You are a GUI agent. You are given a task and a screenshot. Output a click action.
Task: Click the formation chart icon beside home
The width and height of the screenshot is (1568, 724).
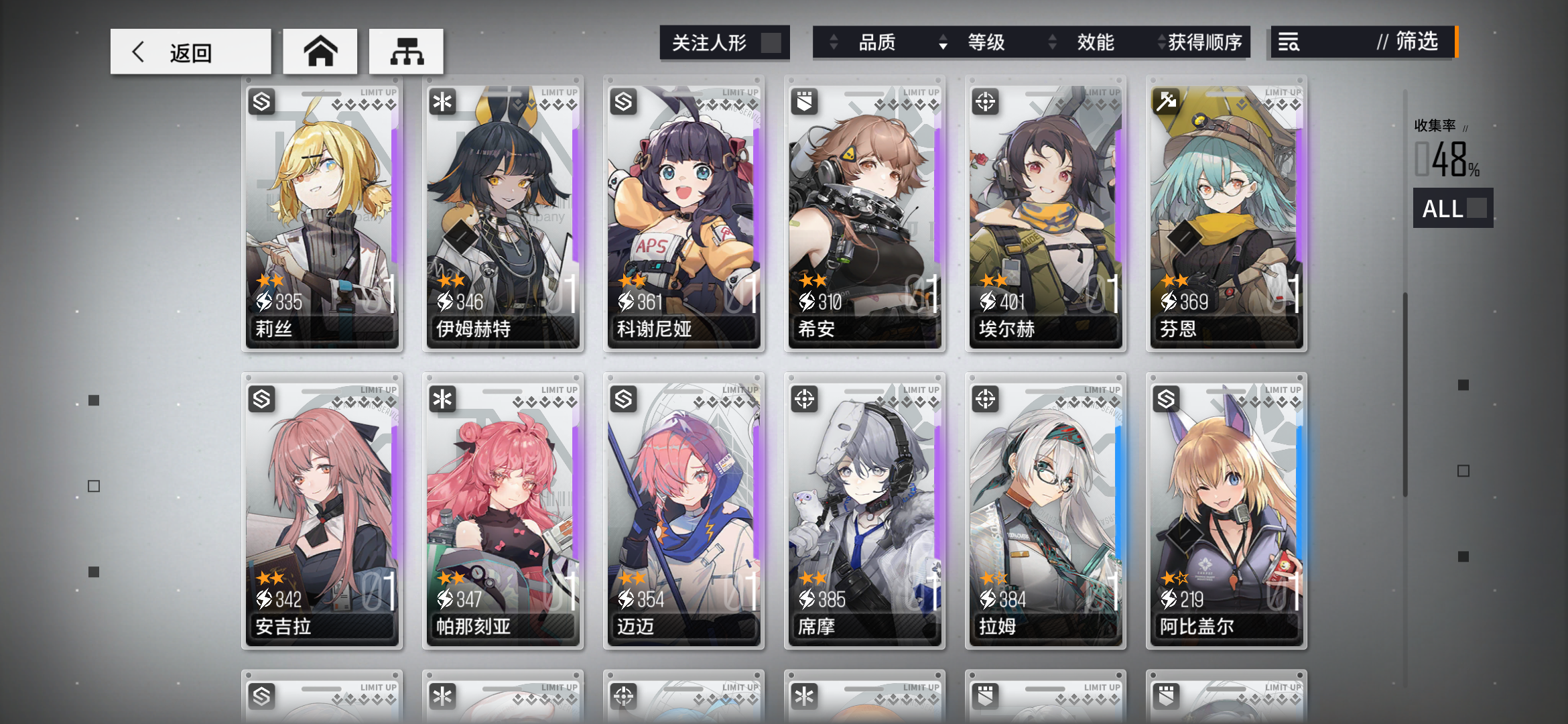[405, 50]
